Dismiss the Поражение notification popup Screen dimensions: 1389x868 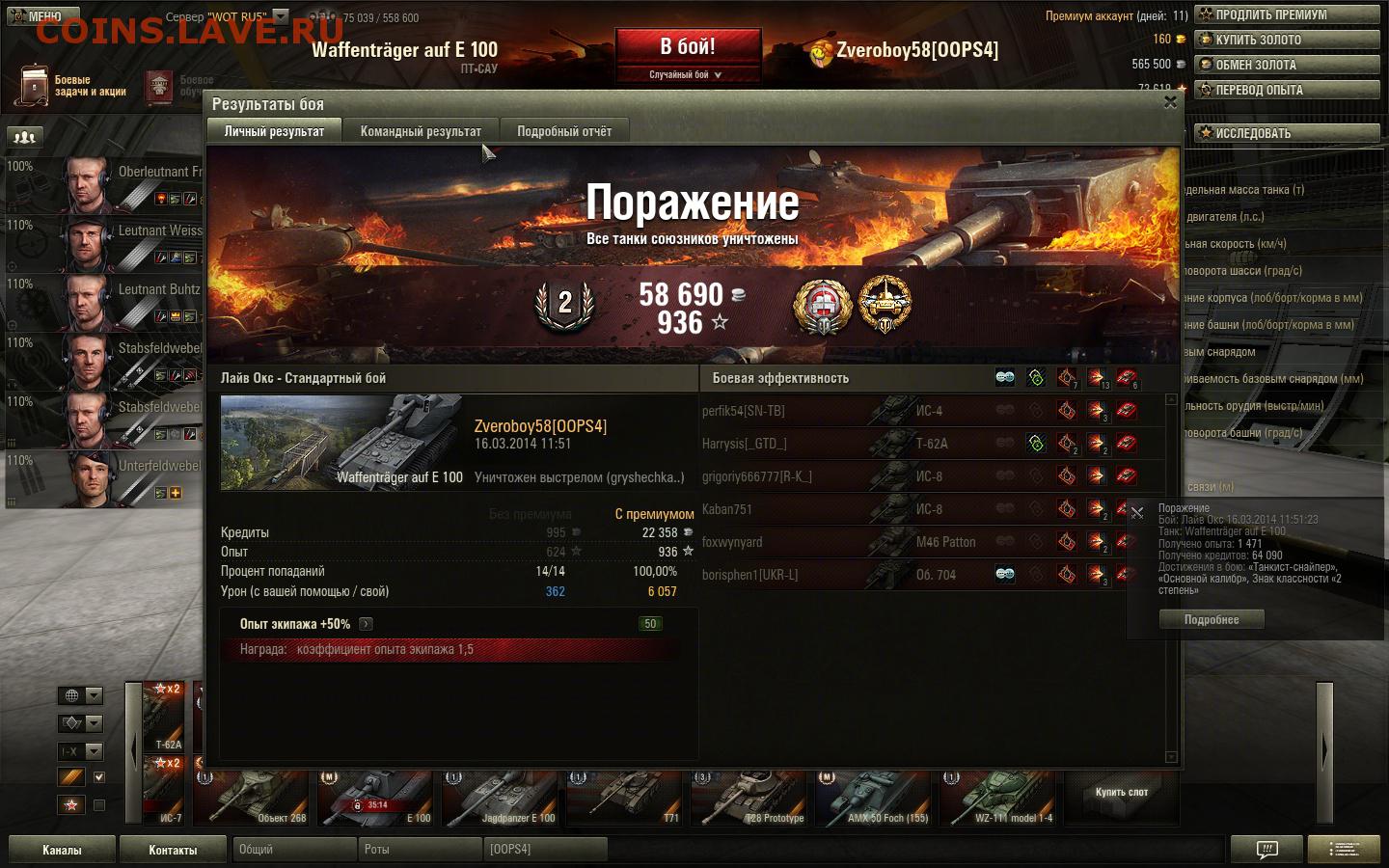[1137, 513]
